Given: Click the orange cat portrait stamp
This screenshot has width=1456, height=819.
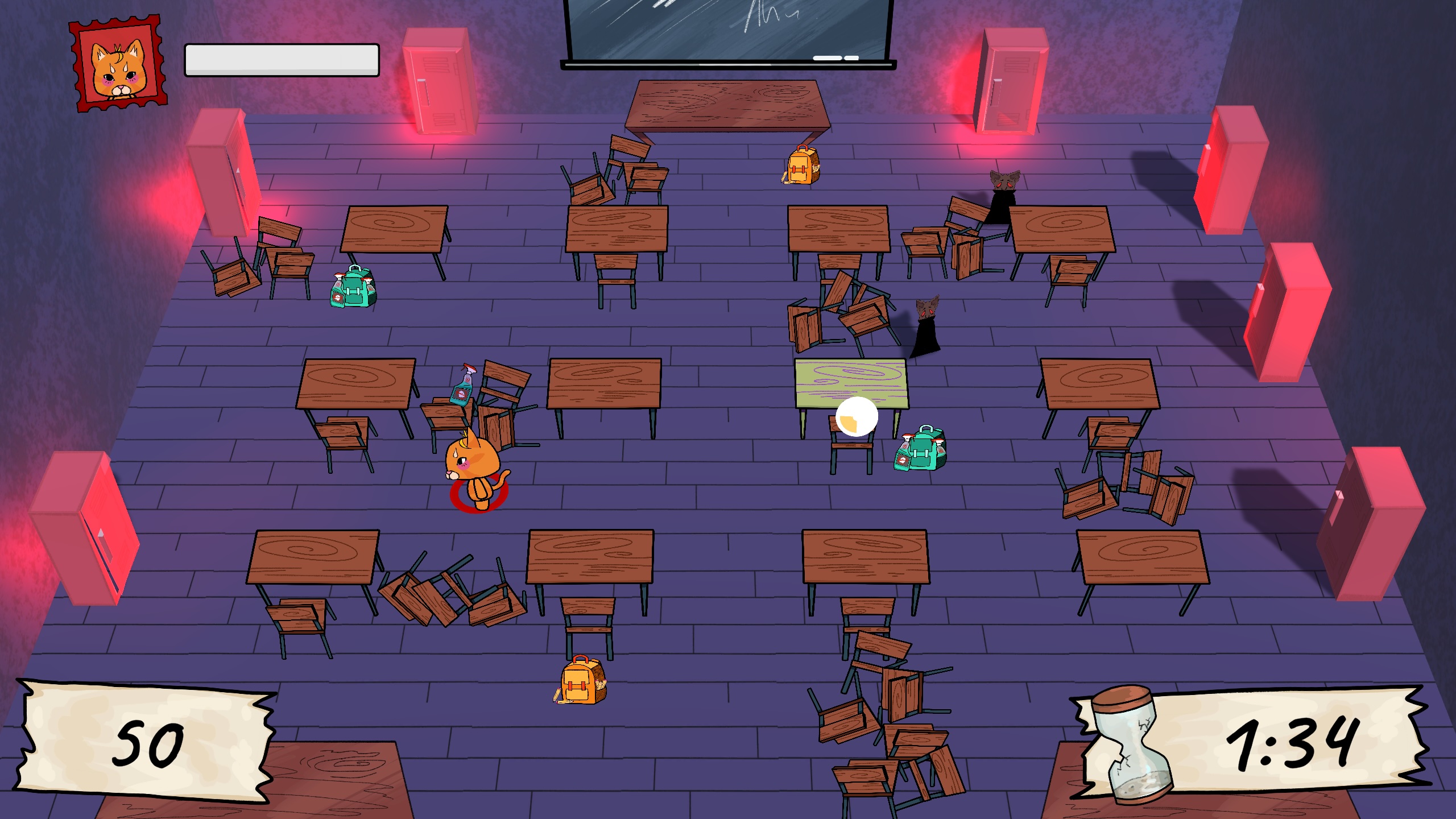Looking at the screenshot, I should 119,65.
